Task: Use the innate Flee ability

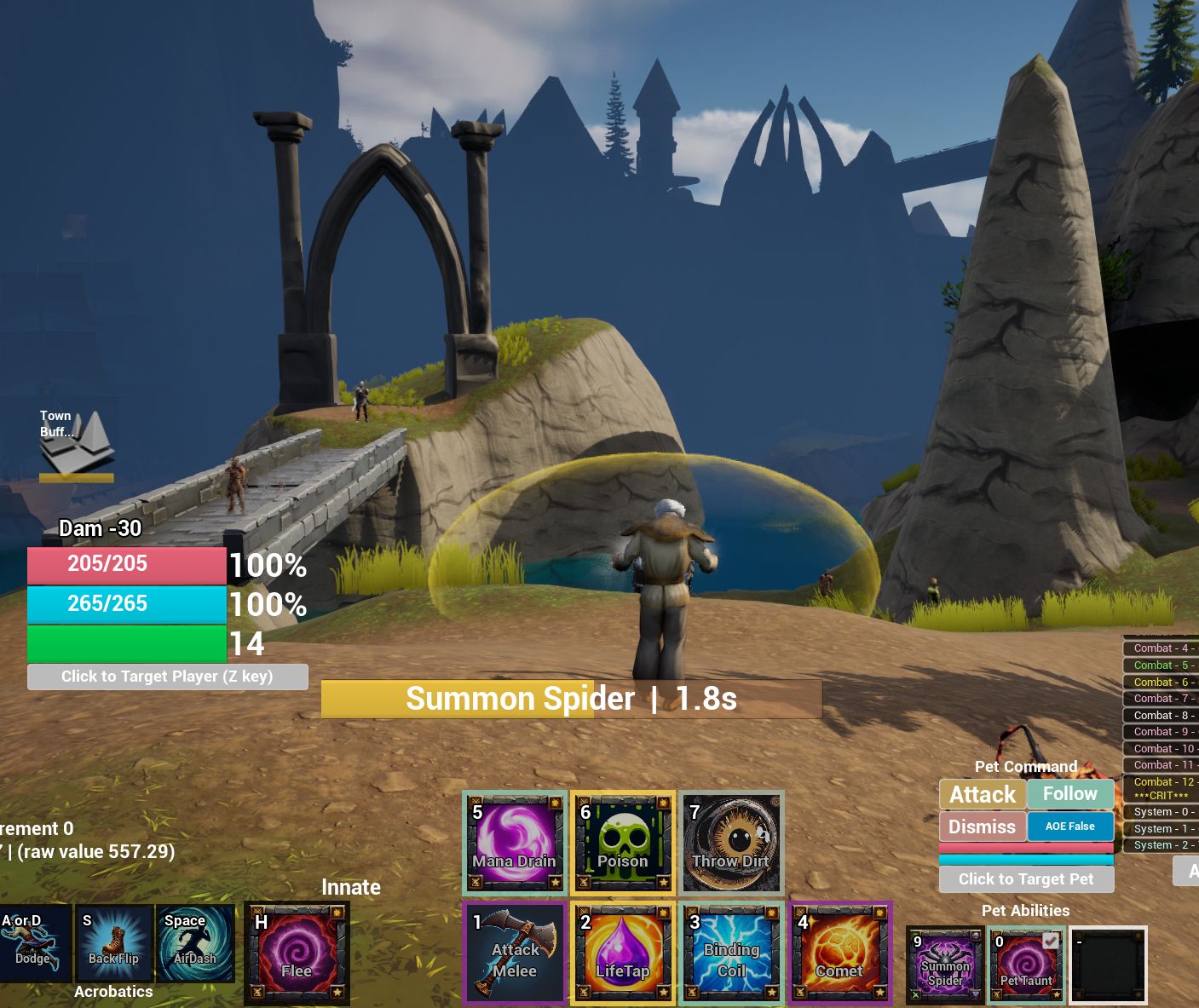Action: (x=297, y=953)
